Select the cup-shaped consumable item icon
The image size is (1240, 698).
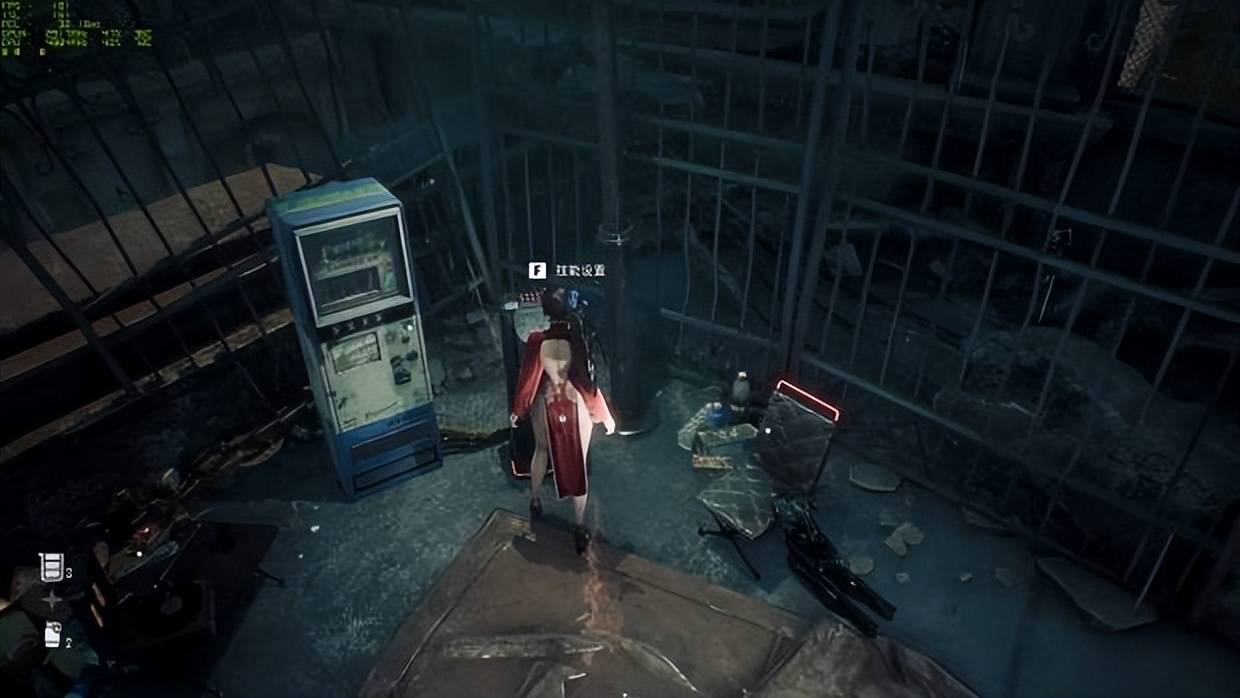[50, 567]
